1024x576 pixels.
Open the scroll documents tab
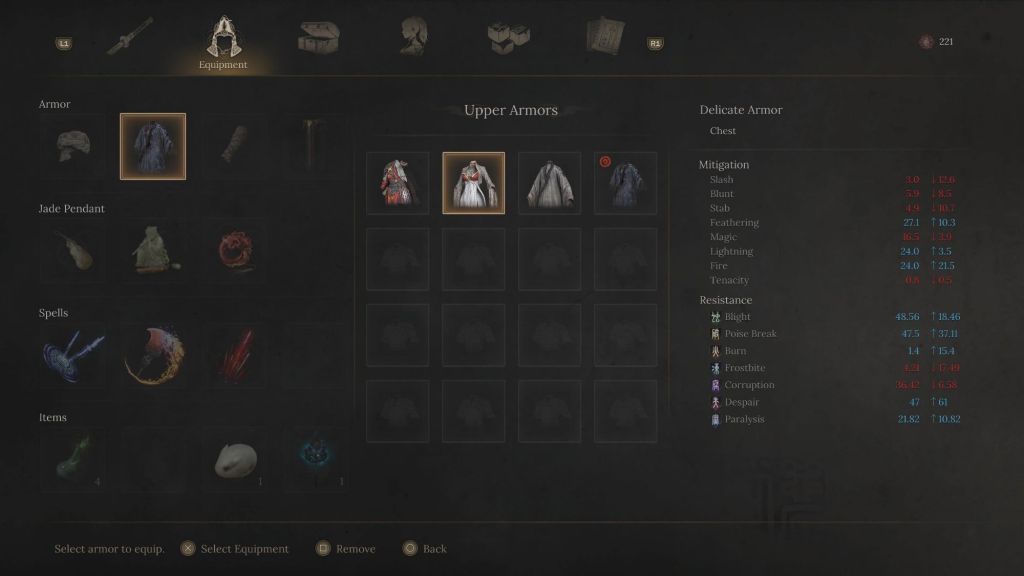[604, 37]
